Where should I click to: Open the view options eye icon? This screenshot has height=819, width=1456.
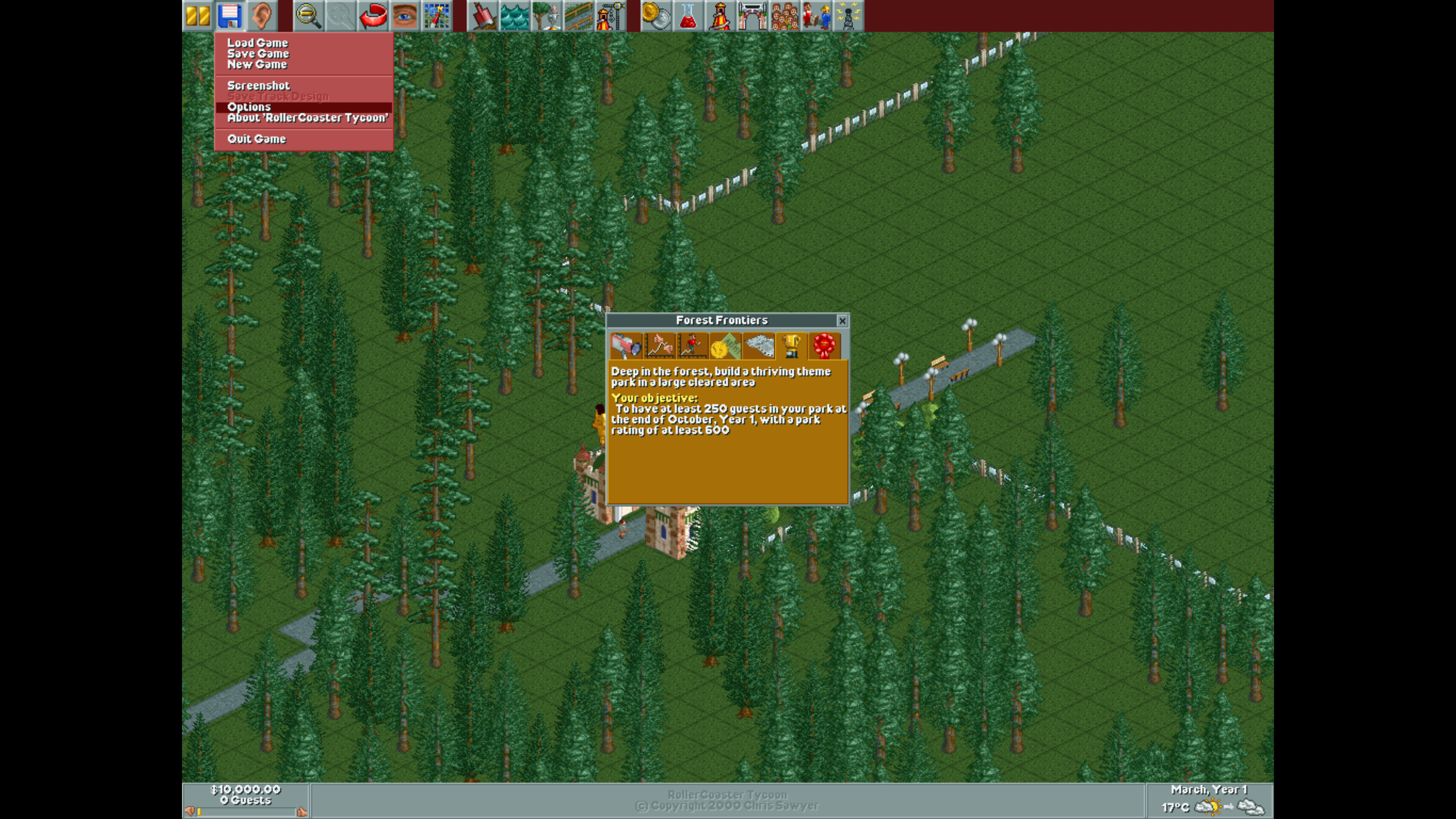click(x=405, y=16)
